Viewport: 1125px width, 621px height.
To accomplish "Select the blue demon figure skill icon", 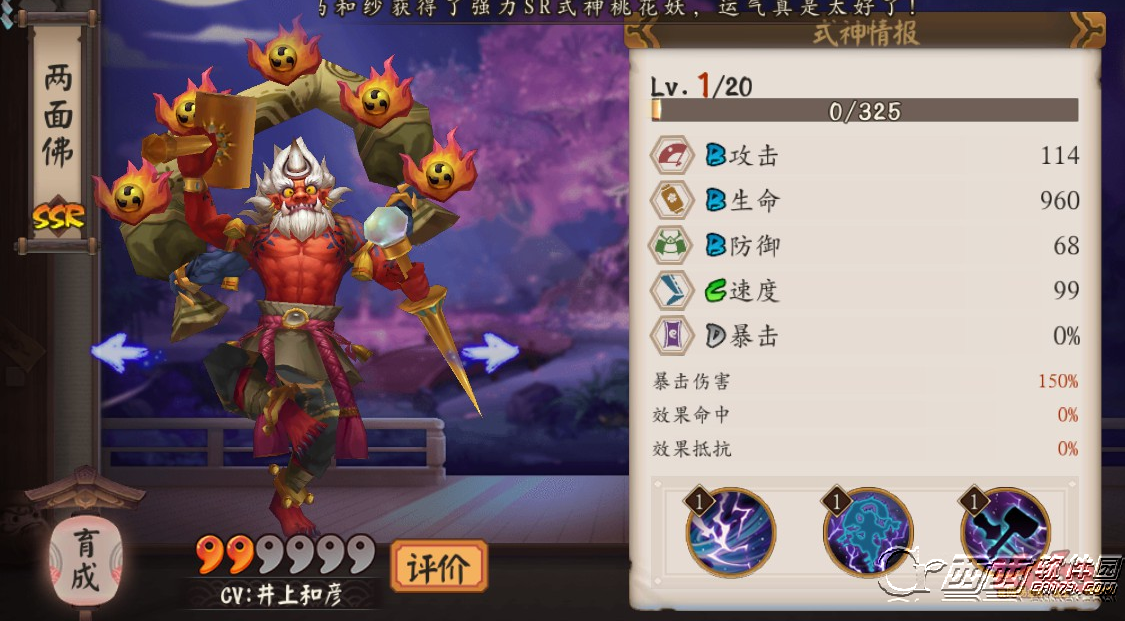I will click(867, 533).
